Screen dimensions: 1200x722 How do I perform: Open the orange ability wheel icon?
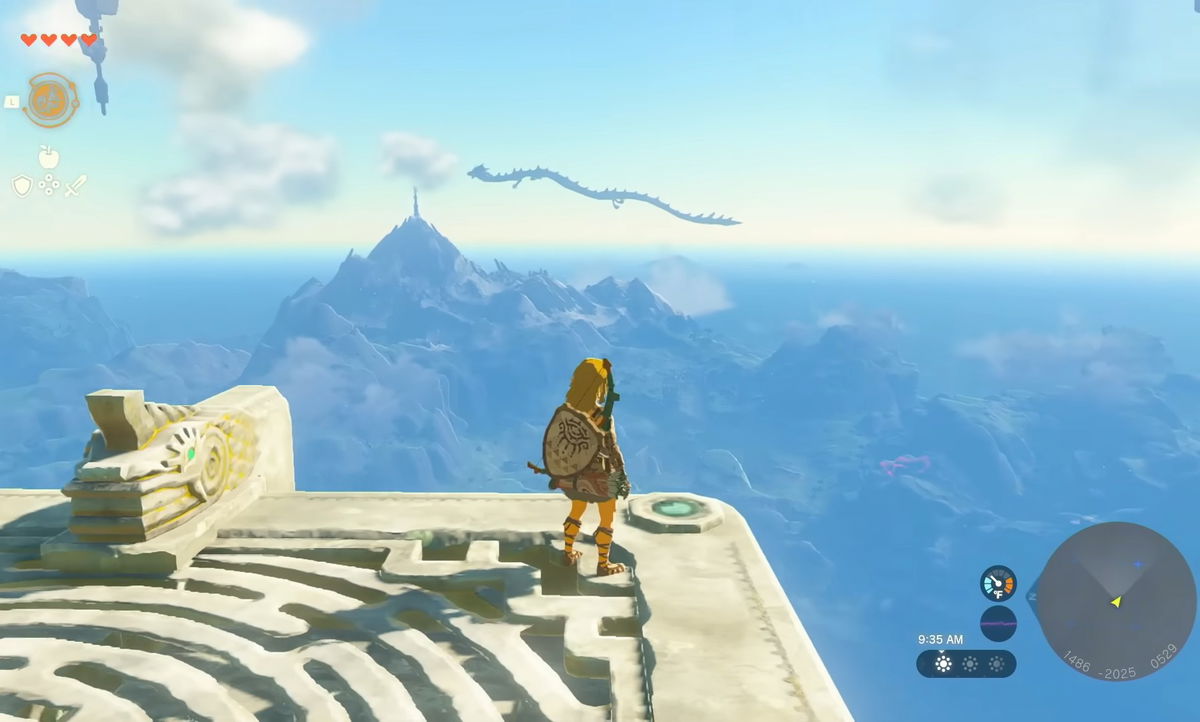(x=50, y=100)
